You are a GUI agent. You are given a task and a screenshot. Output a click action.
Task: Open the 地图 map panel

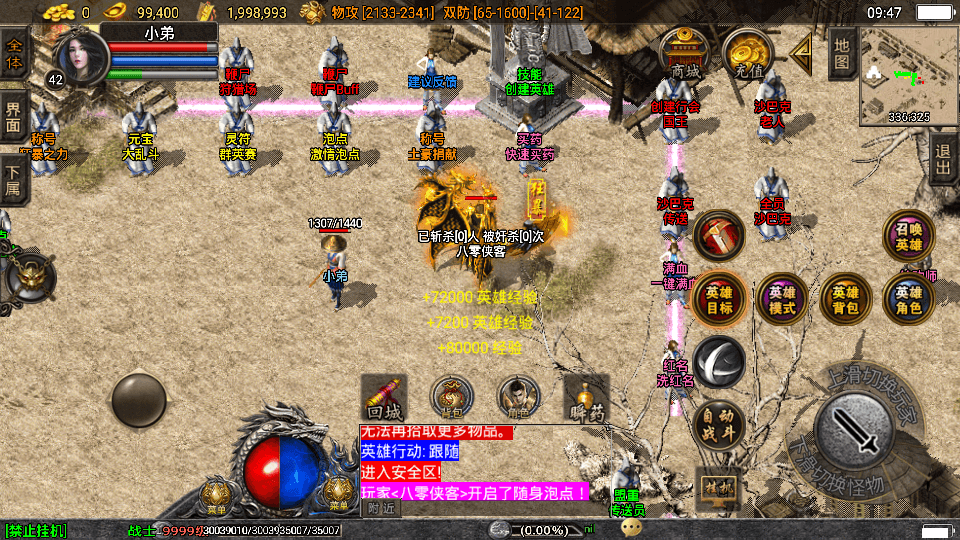pos(842,52)
